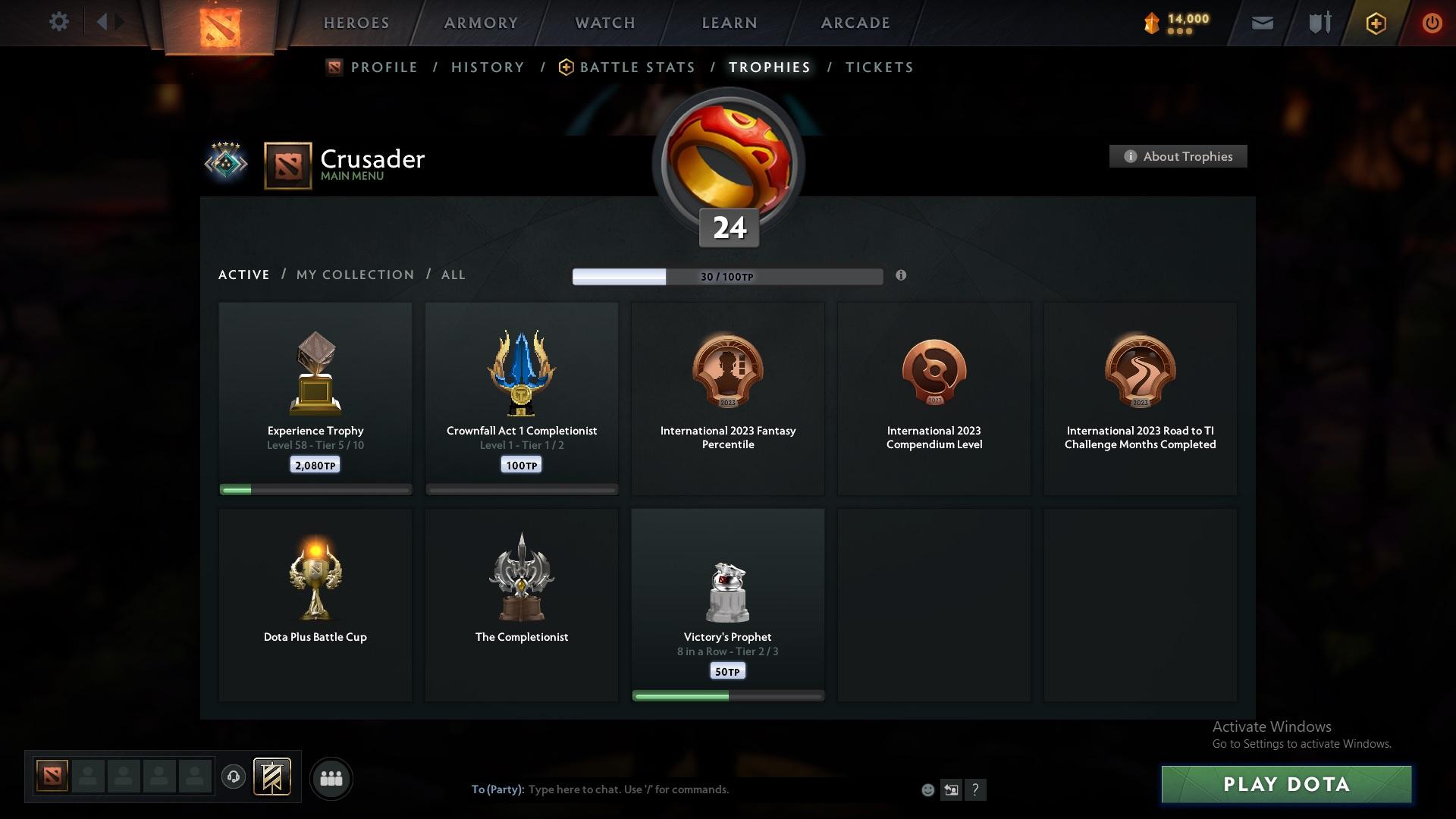1456x819 pixels.
Task: Toggle voice chat headset icon
Action: 233,777
